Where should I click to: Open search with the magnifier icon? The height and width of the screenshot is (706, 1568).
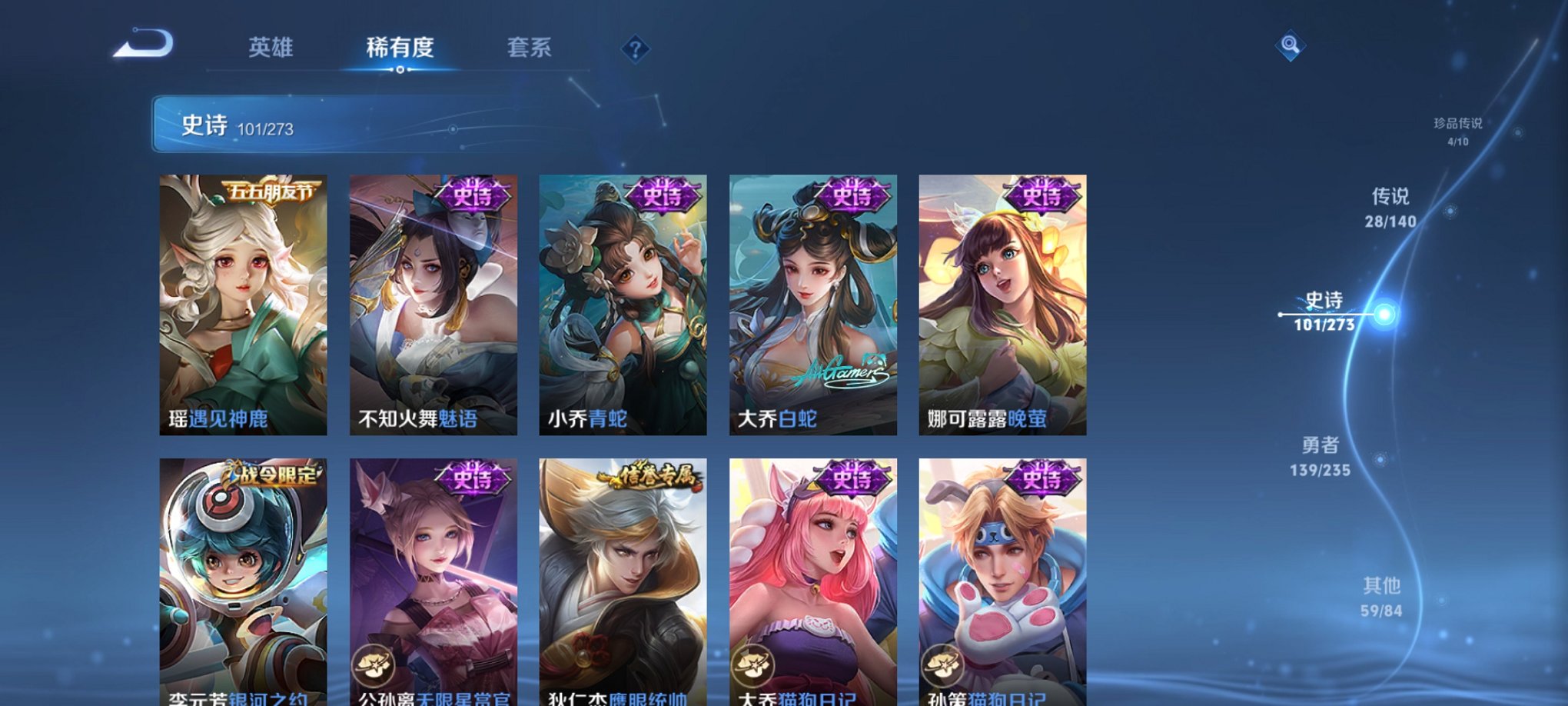(1291, 46)
